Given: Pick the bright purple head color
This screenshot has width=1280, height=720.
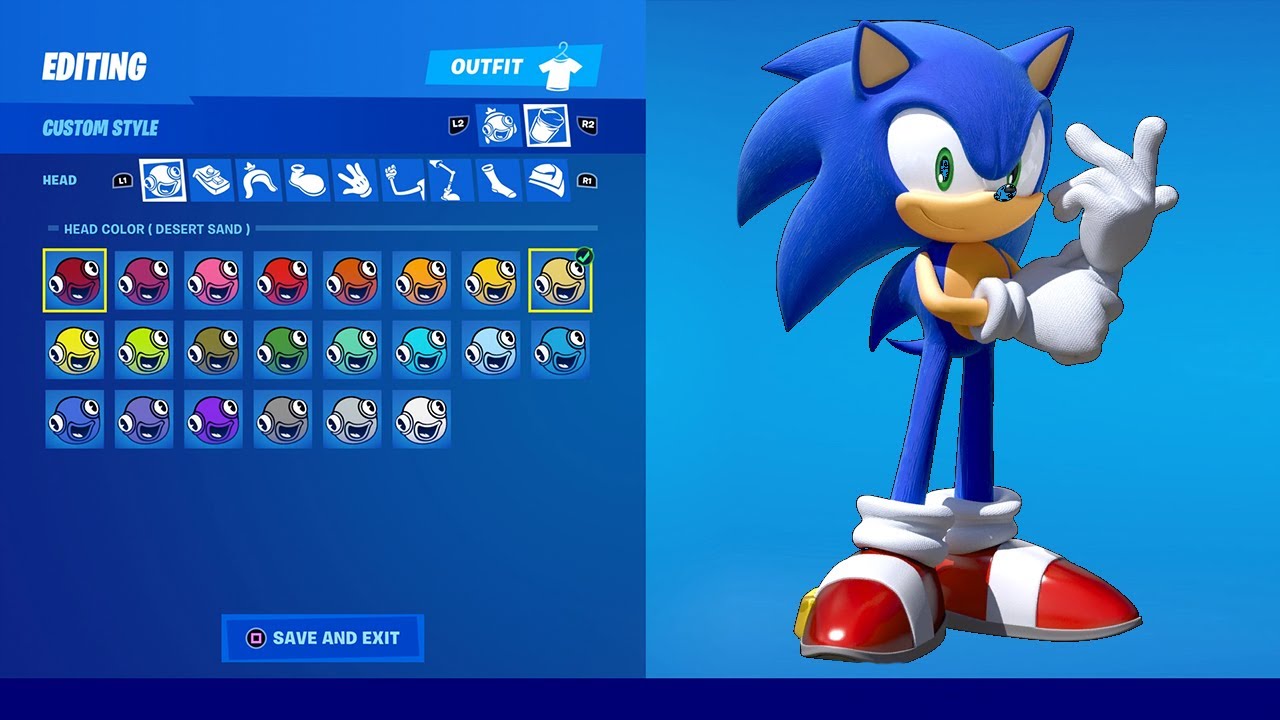Looking at the screenshot, I should (214, 418).
